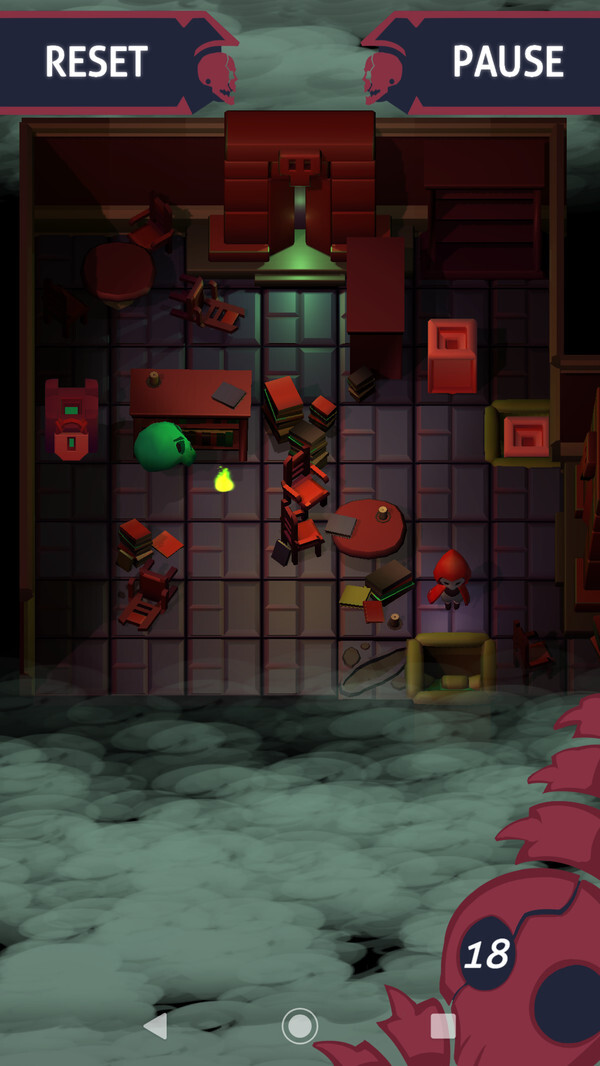Tap the Android home circle button

pos(299,1025)
